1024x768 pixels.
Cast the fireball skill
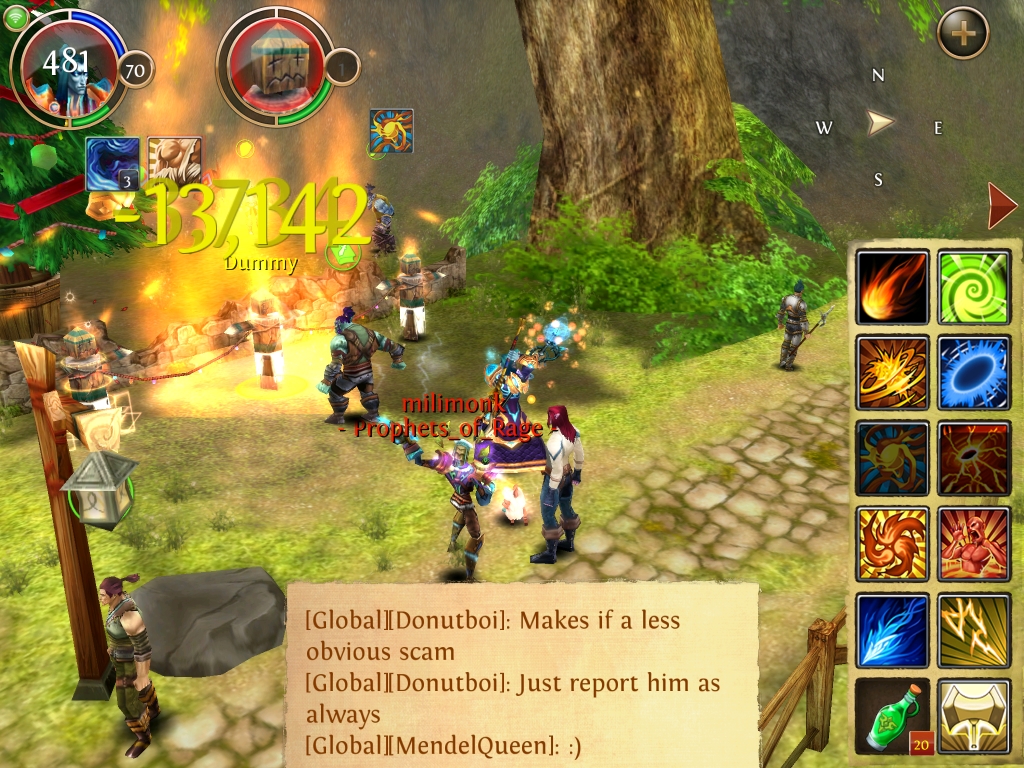893,287
